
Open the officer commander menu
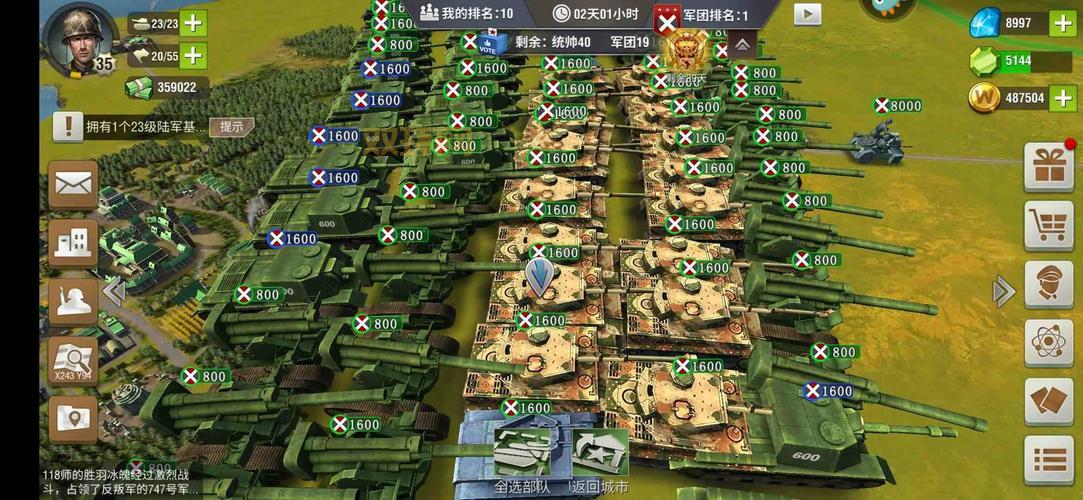(x=1048, y=285)
